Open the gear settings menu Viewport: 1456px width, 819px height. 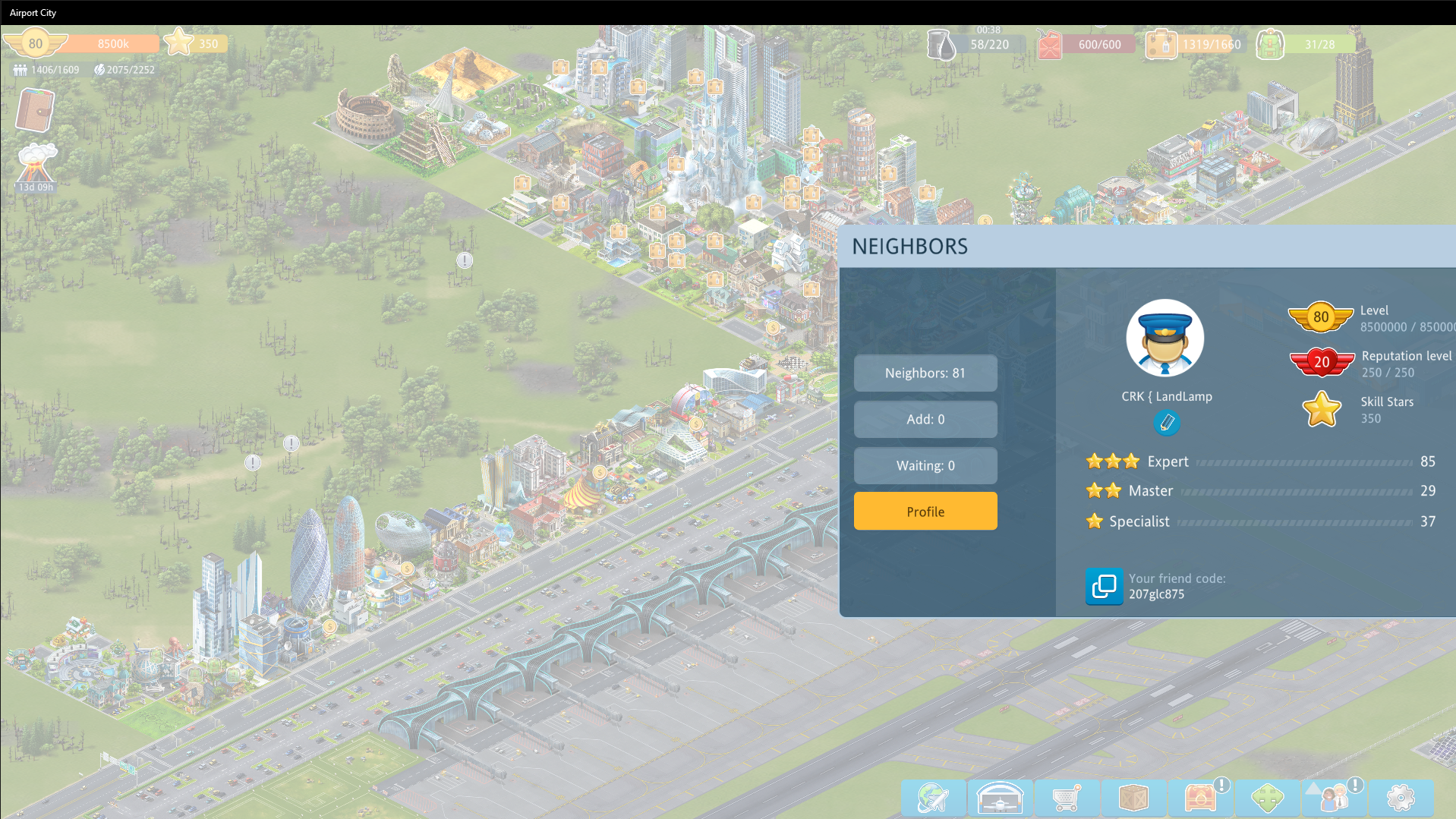(x=1401, y=798)
